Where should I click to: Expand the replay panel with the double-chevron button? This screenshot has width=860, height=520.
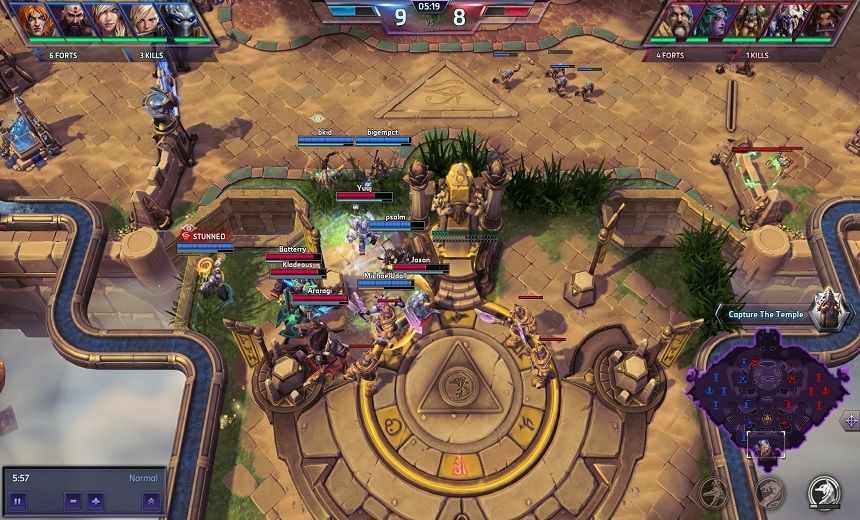tap(150, 500)
